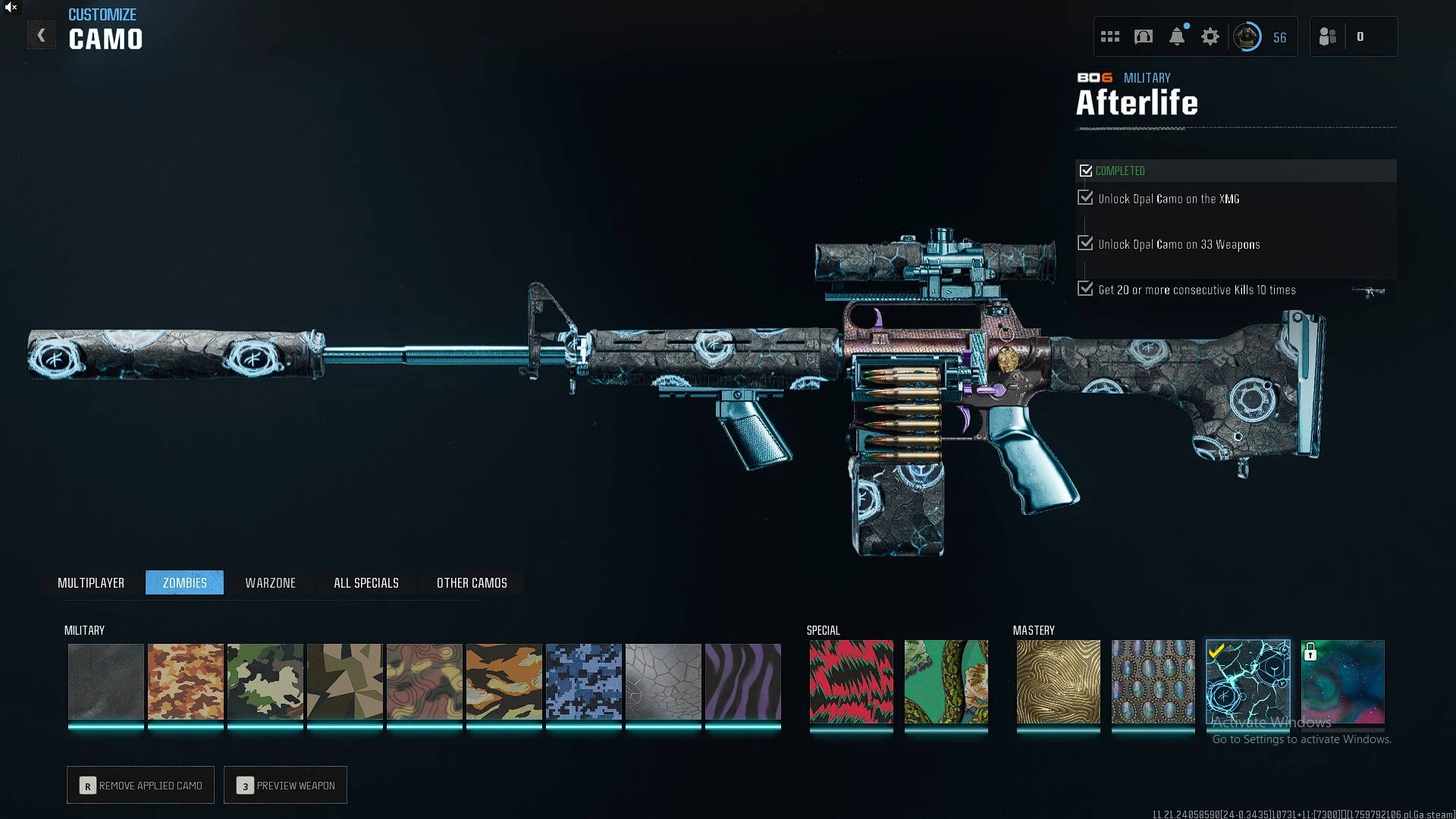The image size is (1456, 819).
Task: Pick the purple tiger stripe camo
Action: pos(743,681)
